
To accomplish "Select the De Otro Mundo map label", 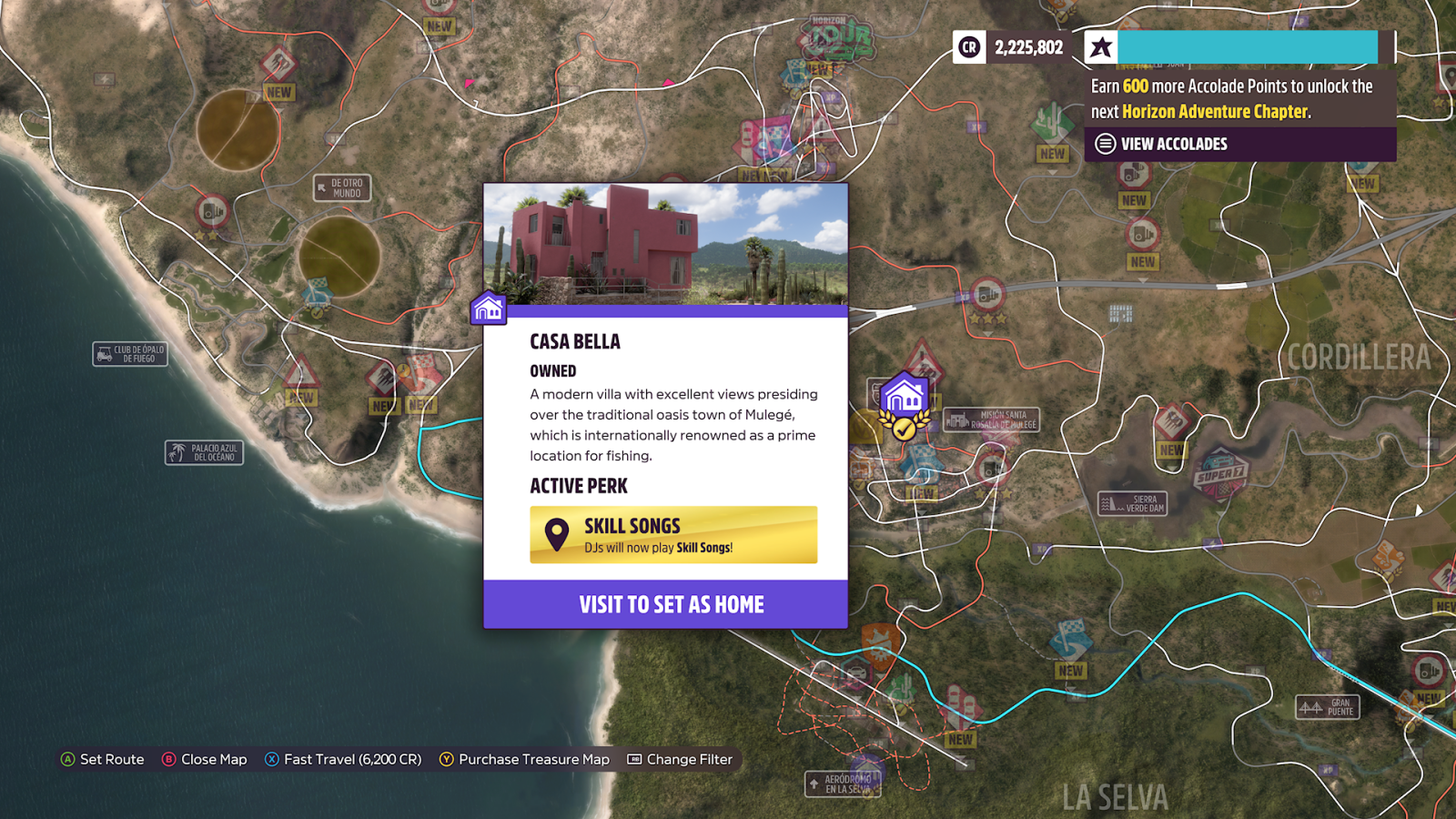I will pyautogui.click(x=342, y=187).
